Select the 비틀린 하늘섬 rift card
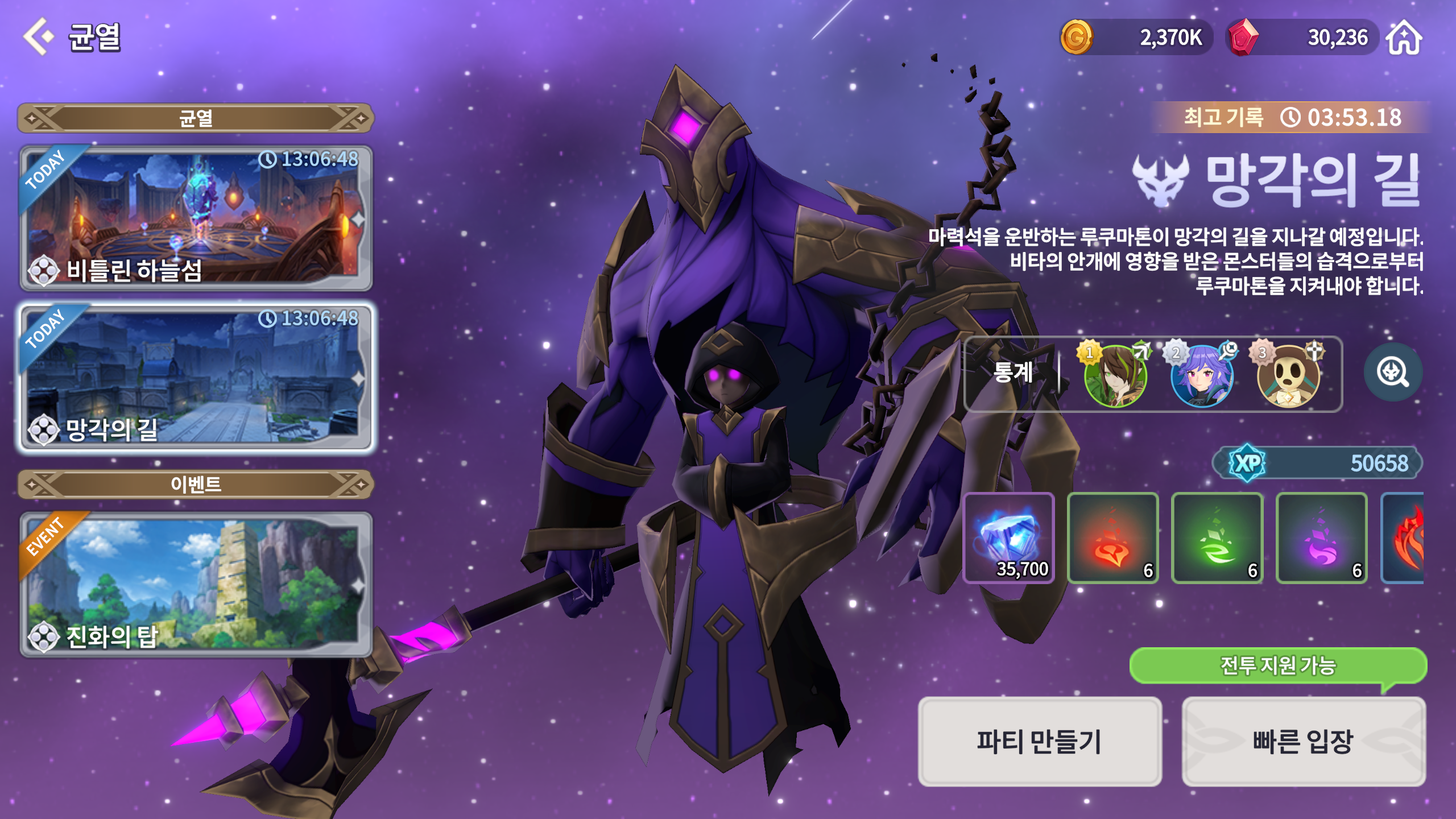The width and height of the screenshot is (1456, 819). coord(196,218)
